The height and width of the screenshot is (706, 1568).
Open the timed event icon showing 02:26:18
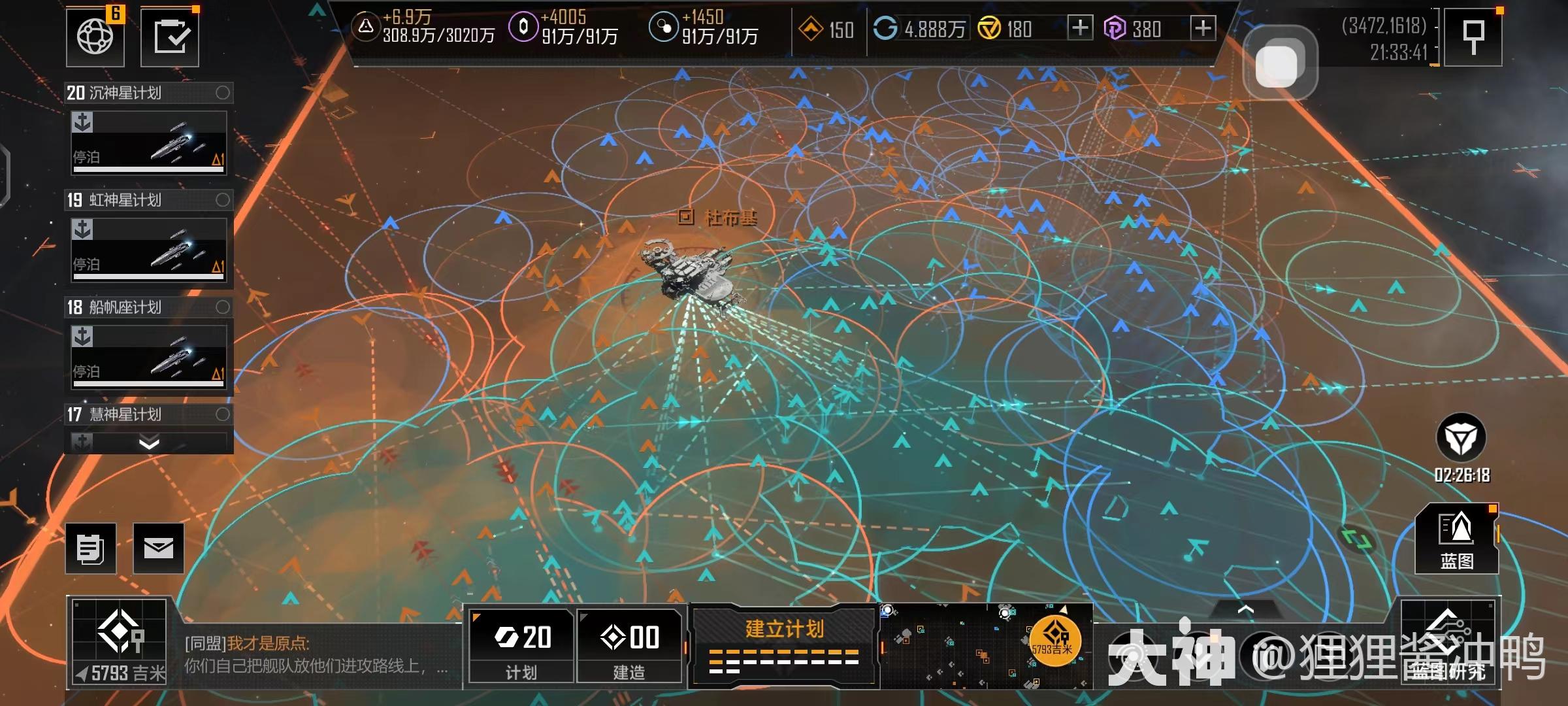(x=1462, y=439)
